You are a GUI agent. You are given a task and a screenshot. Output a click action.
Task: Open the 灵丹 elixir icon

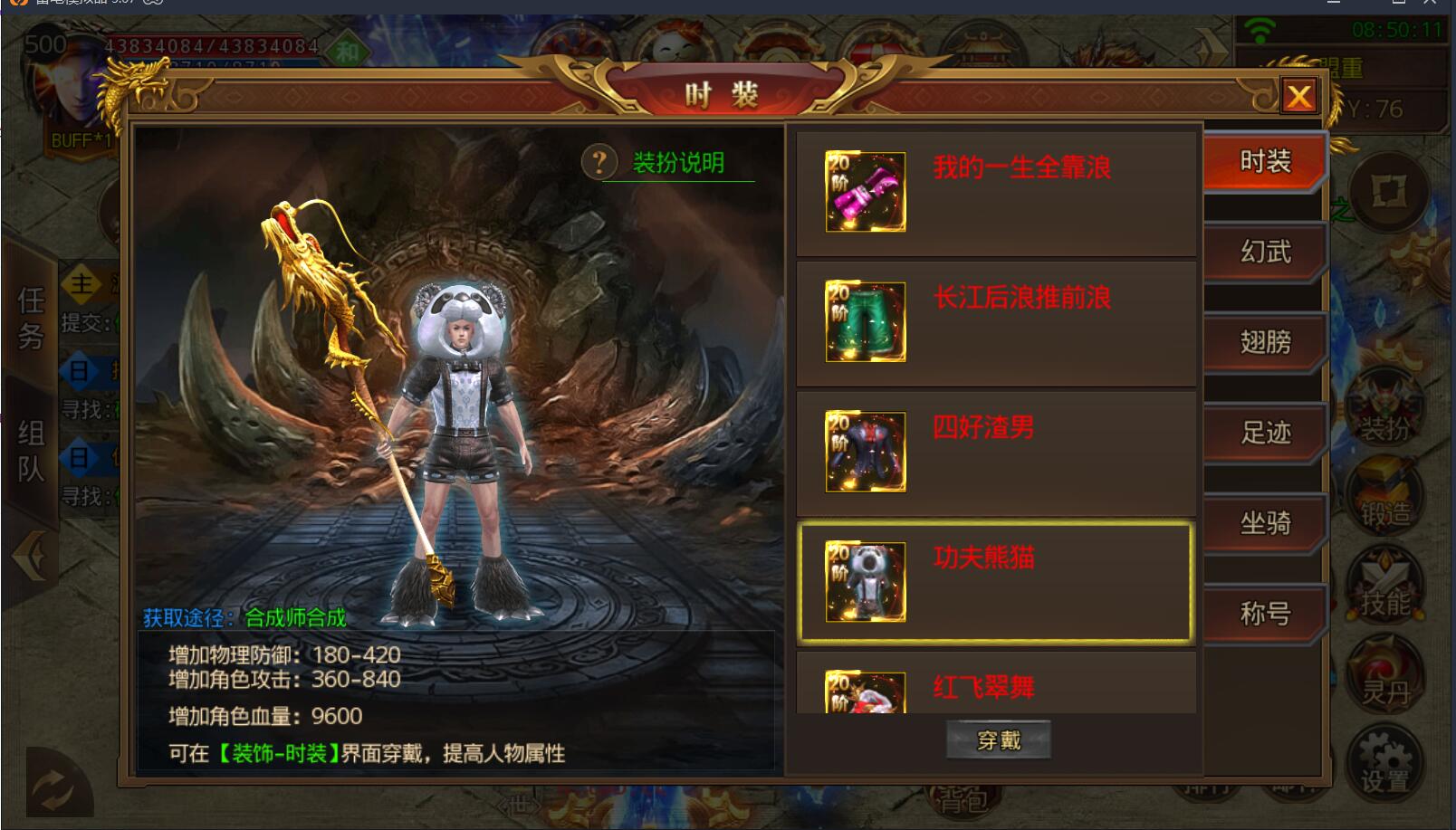tap(1384, 679)
